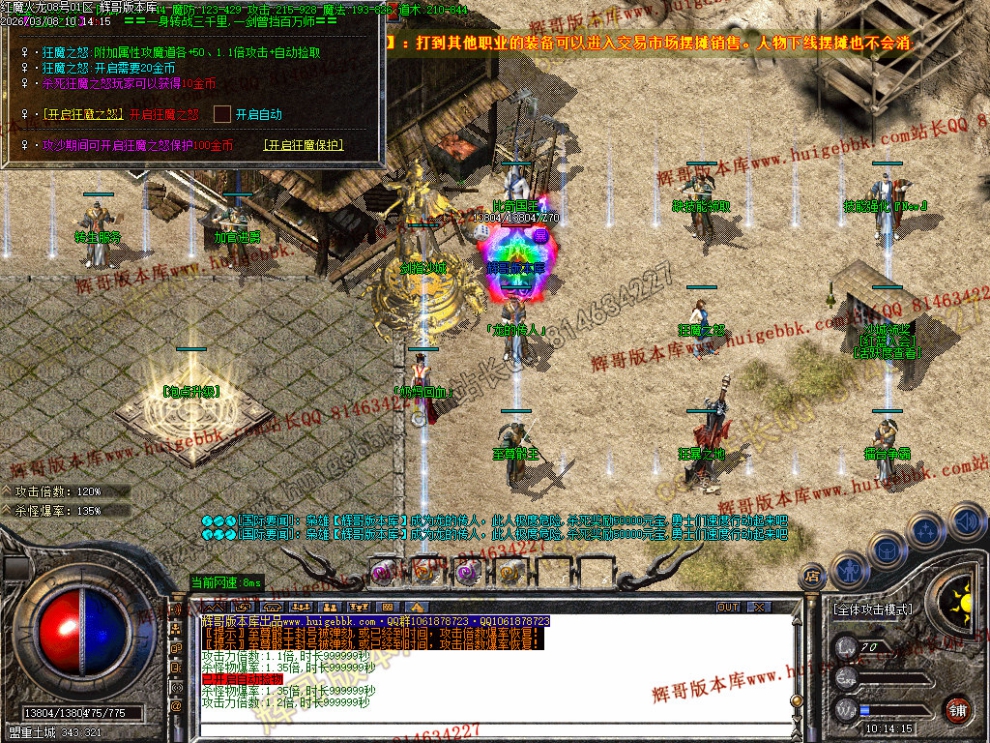Screen dimensions: 990x743
Task: Click the OUT button above chat
Action: tap(728, 607)
